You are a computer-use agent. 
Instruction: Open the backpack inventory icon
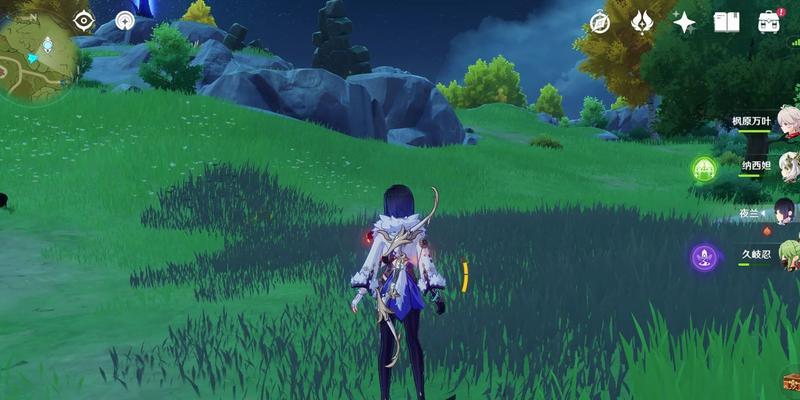point(768,22)
